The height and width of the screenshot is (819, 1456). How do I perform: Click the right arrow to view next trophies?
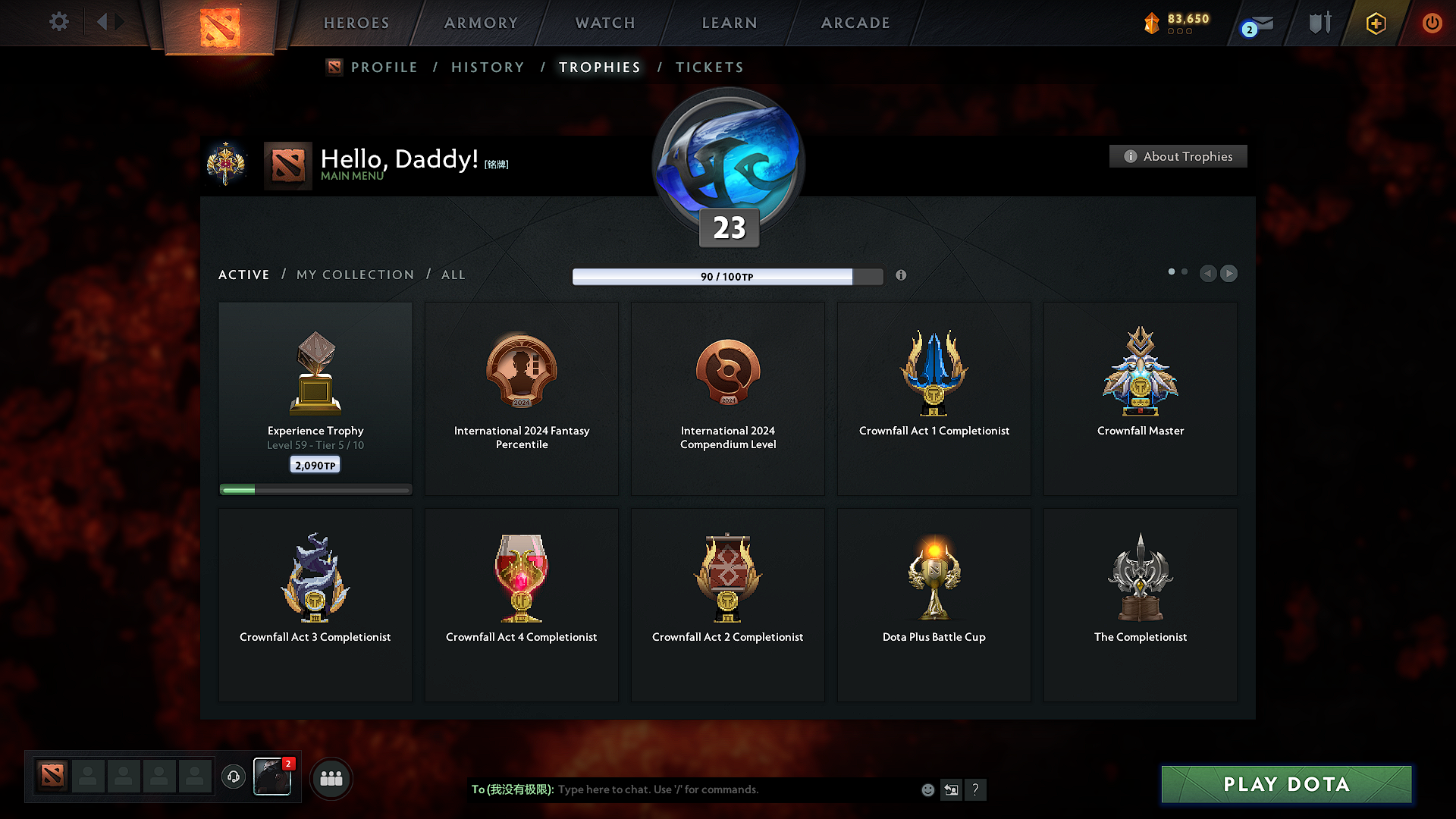click(1229, 273)
